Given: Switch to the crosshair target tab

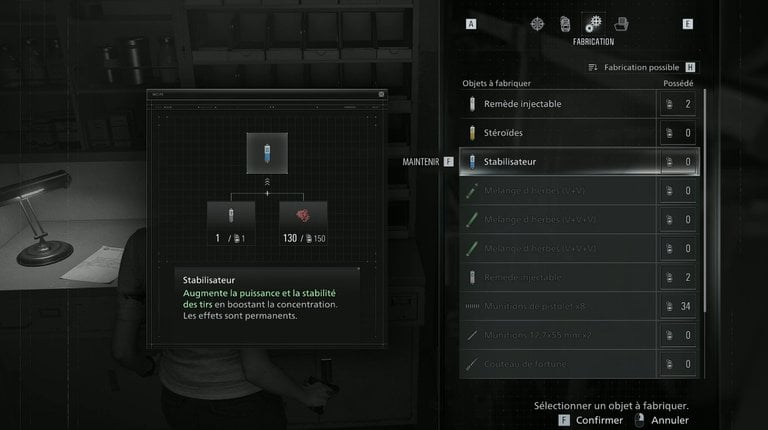Looking at the screenshot, I should coord(539,23).
